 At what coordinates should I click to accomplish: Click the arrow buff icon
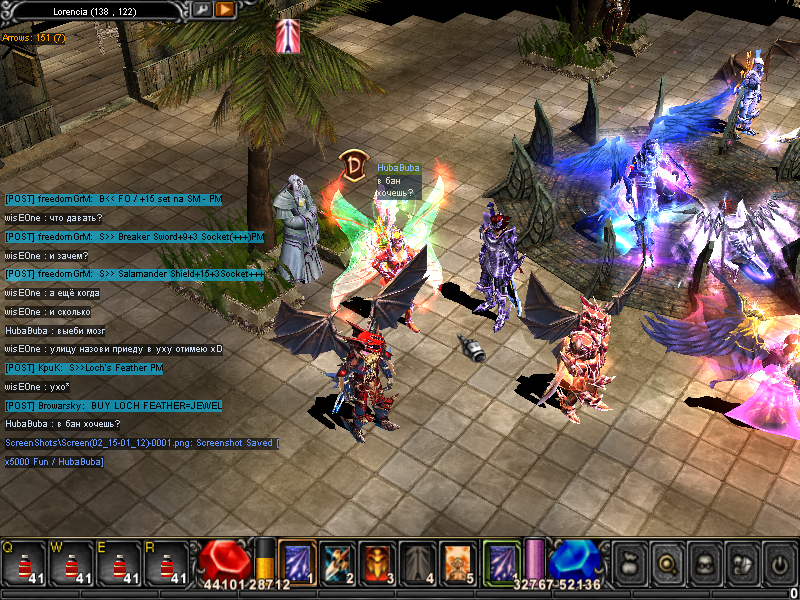[x=287, y=35]
